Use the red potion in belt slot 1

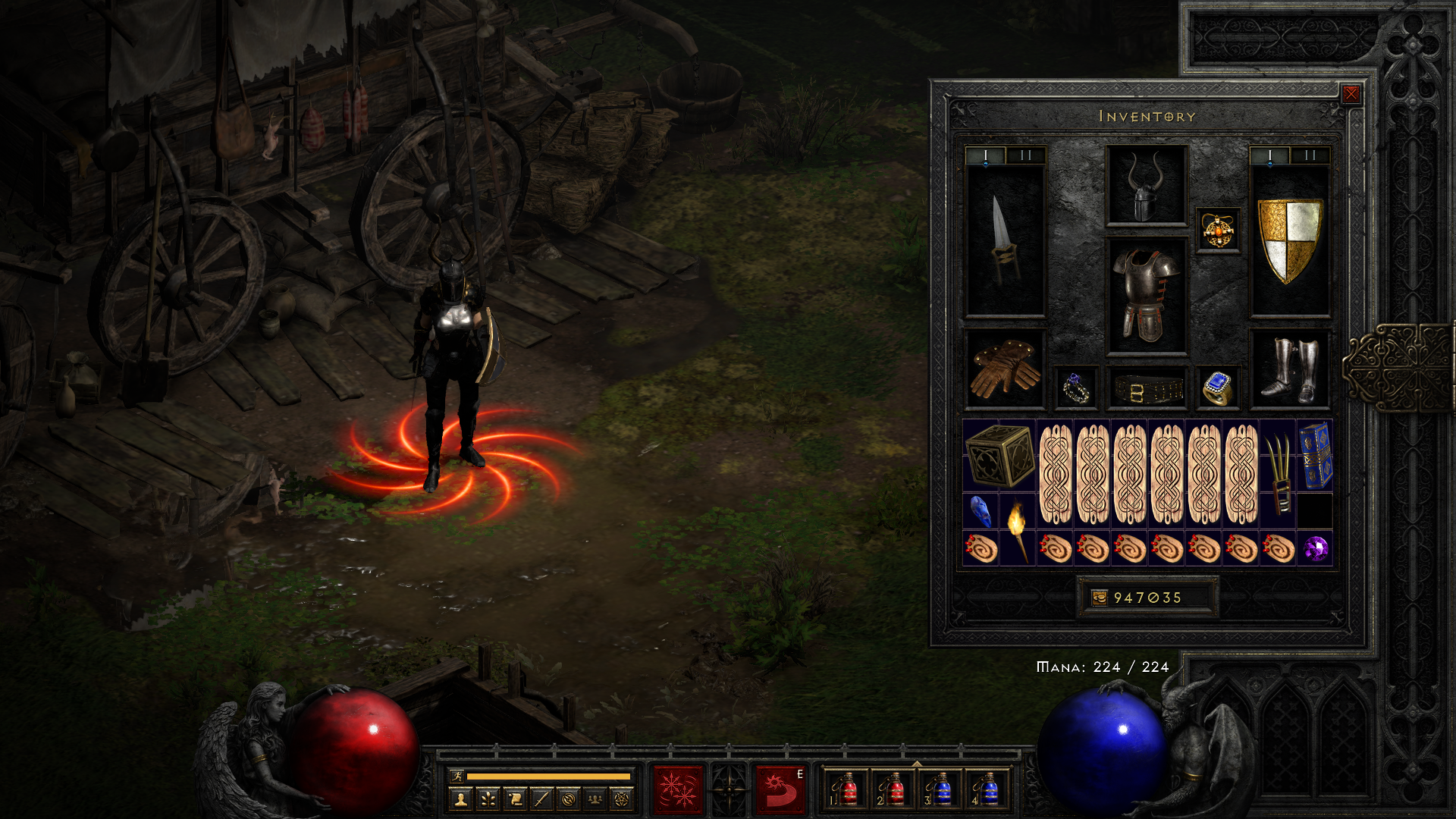tap(848, 790)
